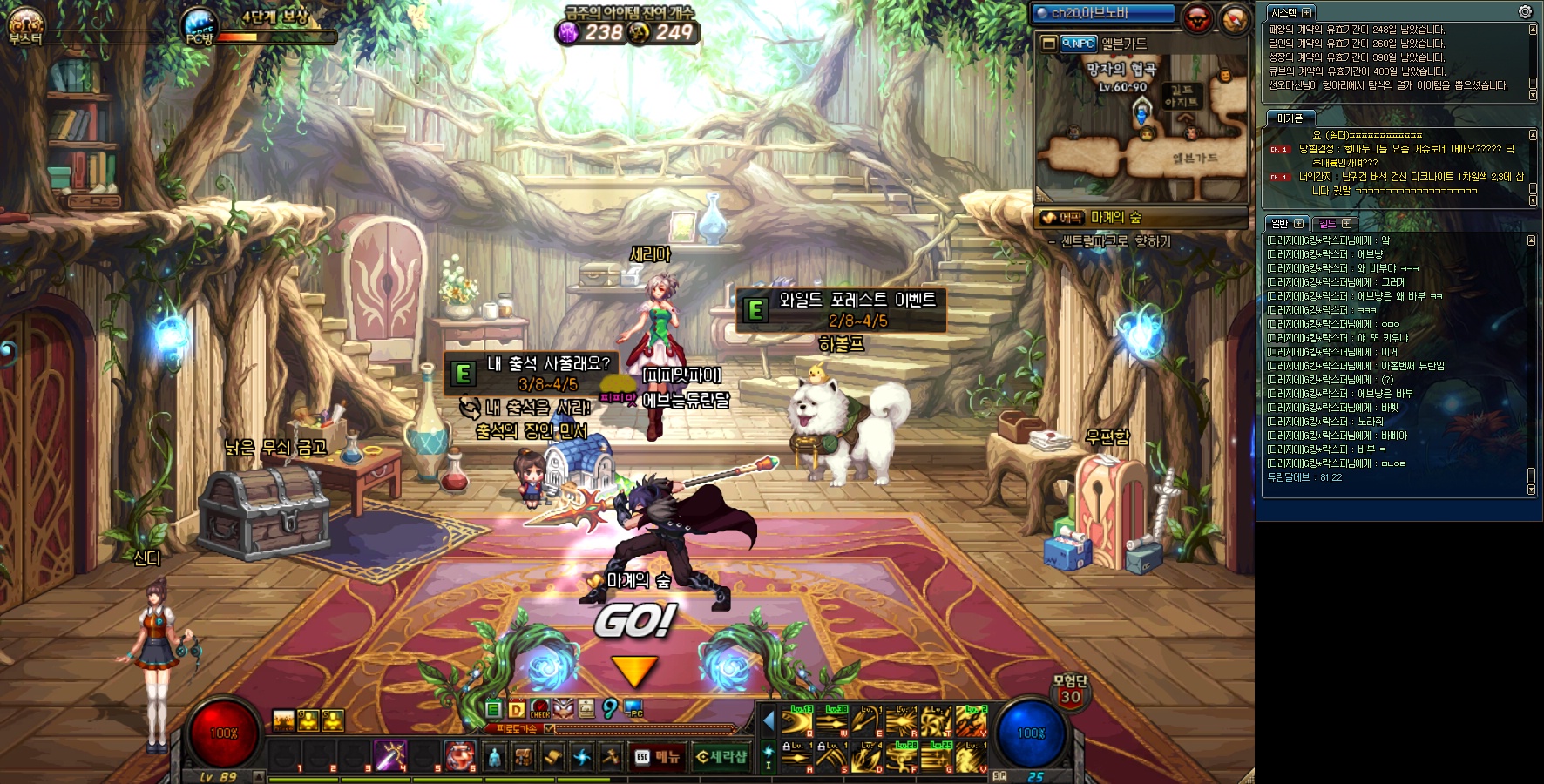
Task: Open the inventory chest icon
Action: [523, 757]
